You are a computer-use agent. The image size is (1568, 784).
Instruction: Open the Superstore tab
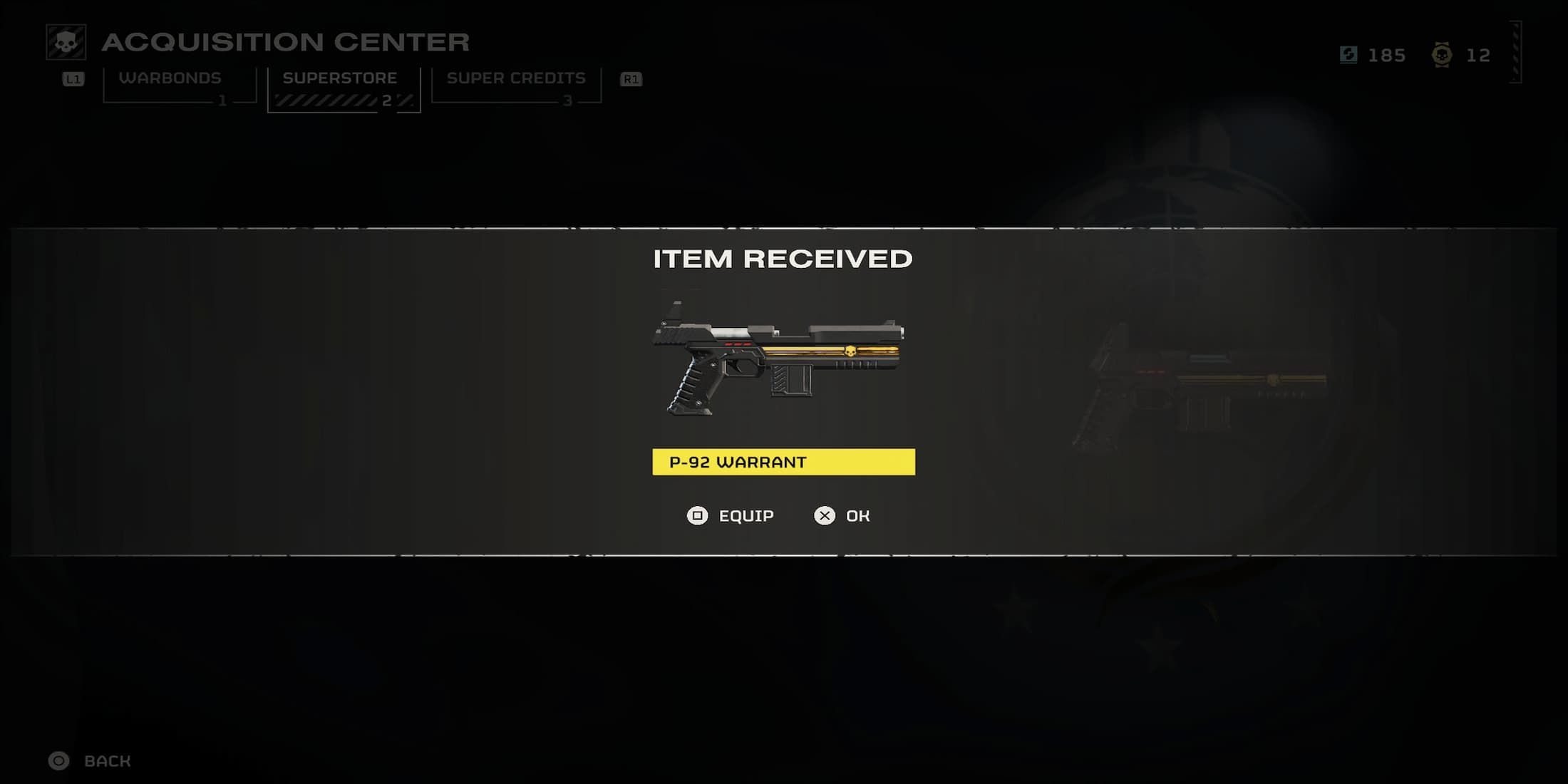(340, 78)
